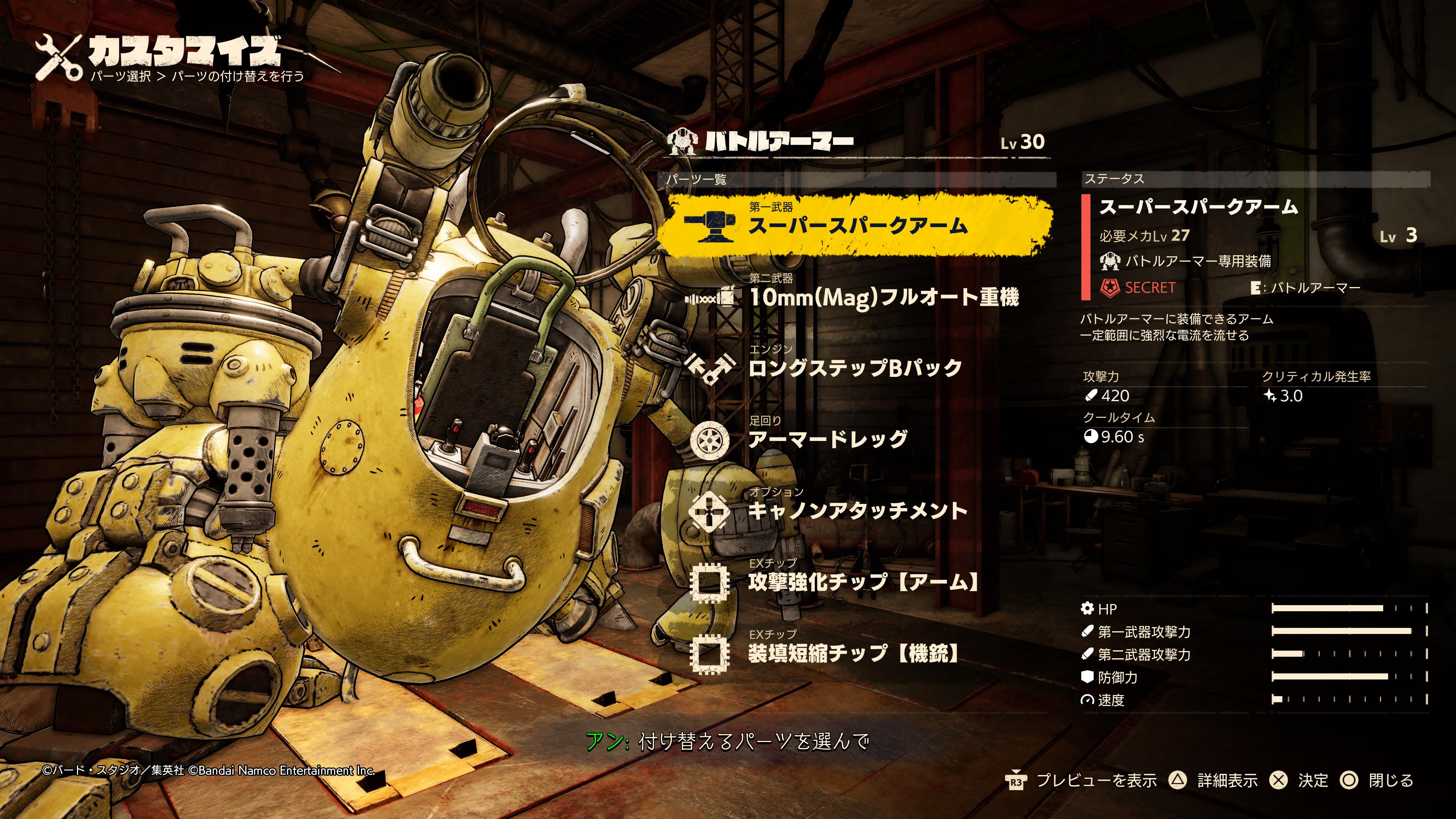The height and width of the screenshot is (819, 1456).
Task: Pick the キャノンアタッチメント option part
Action: coord(857,510)
